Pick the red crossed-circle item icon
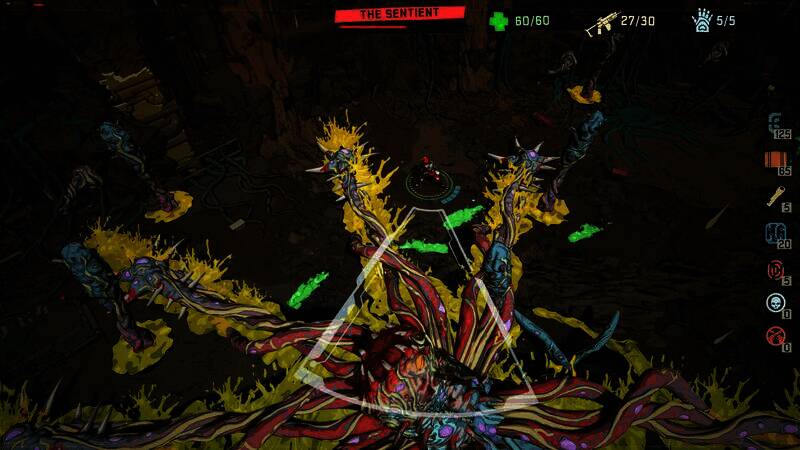 coord(775,335)
